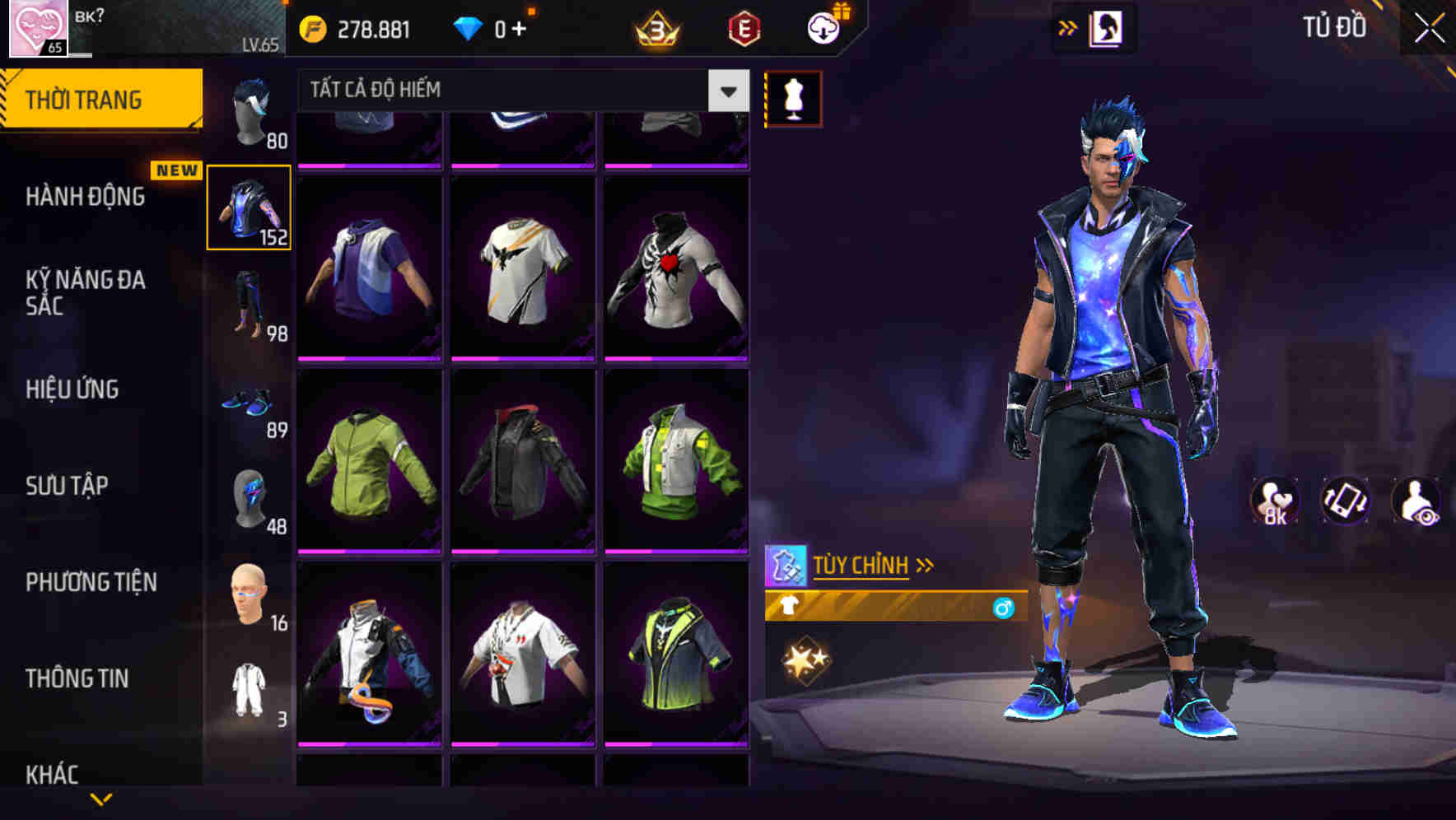This screenshot has height=820, width=1456.
Task: Select the equipped vest thumbnail showing 152
Action: click(250, 208)
